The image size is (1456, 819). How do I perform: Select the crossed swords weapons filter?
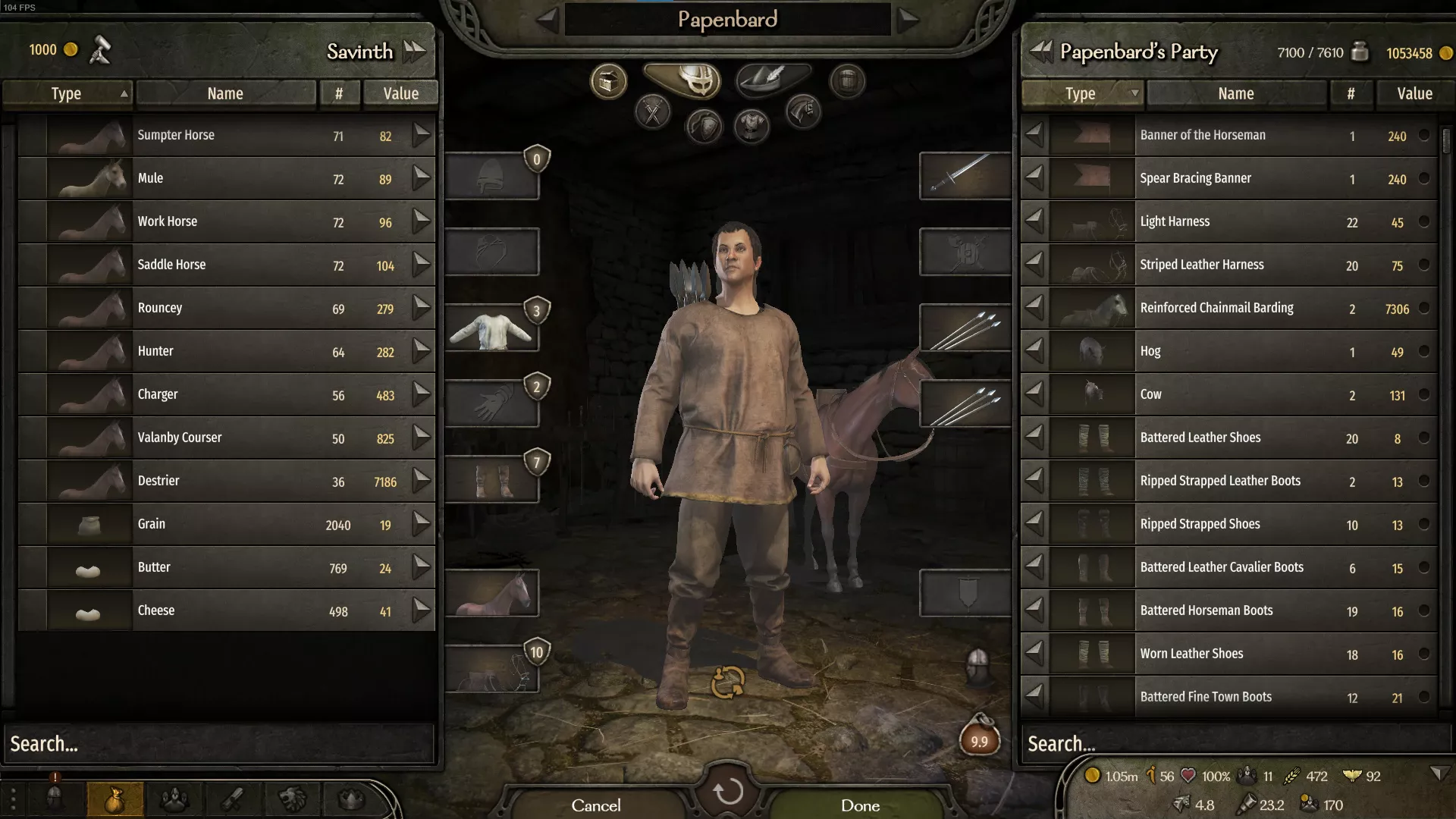[x=652, y=112]
